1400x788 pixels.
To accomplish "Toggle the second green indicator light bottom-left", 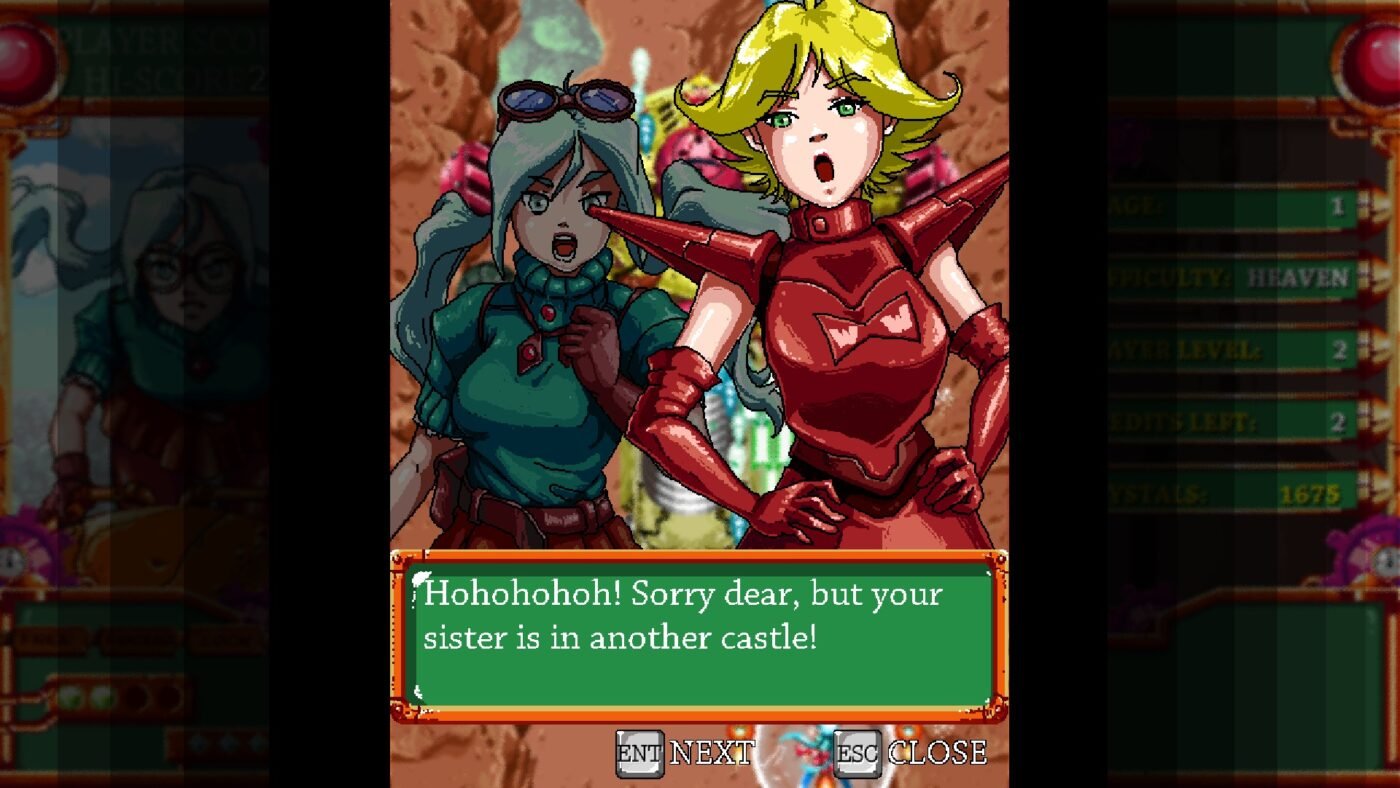I will click(103, 696).
